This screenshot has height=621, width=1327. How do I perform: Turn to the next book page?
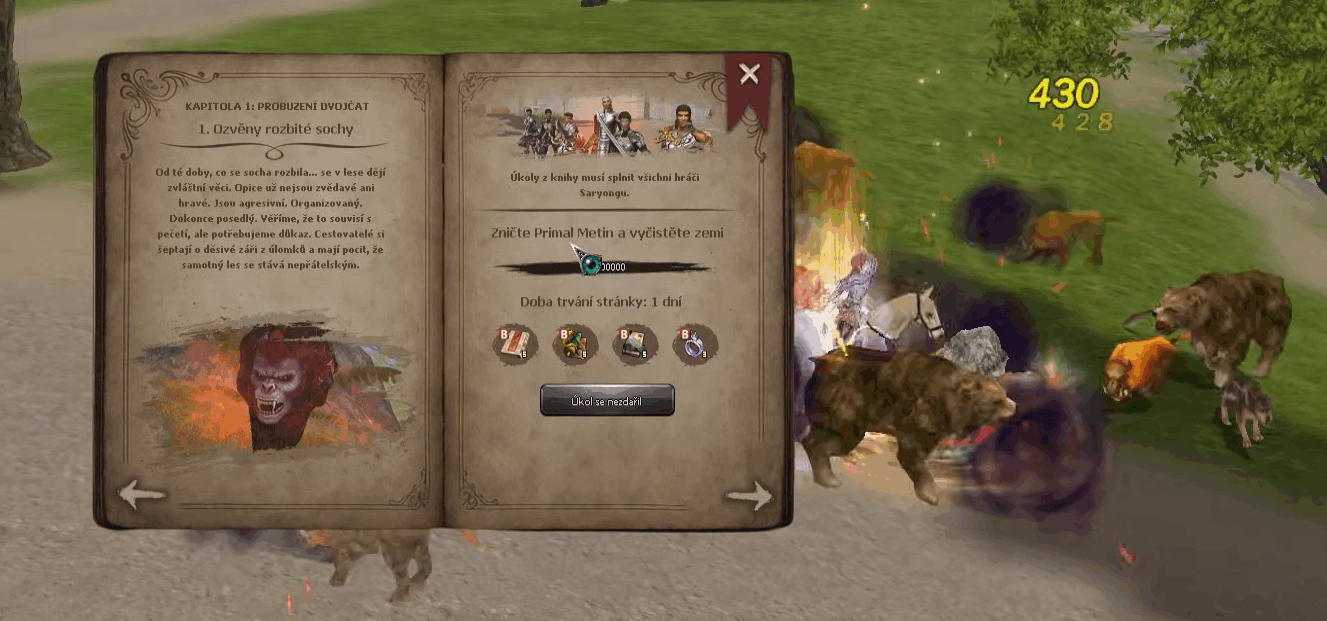click(749, 495)
